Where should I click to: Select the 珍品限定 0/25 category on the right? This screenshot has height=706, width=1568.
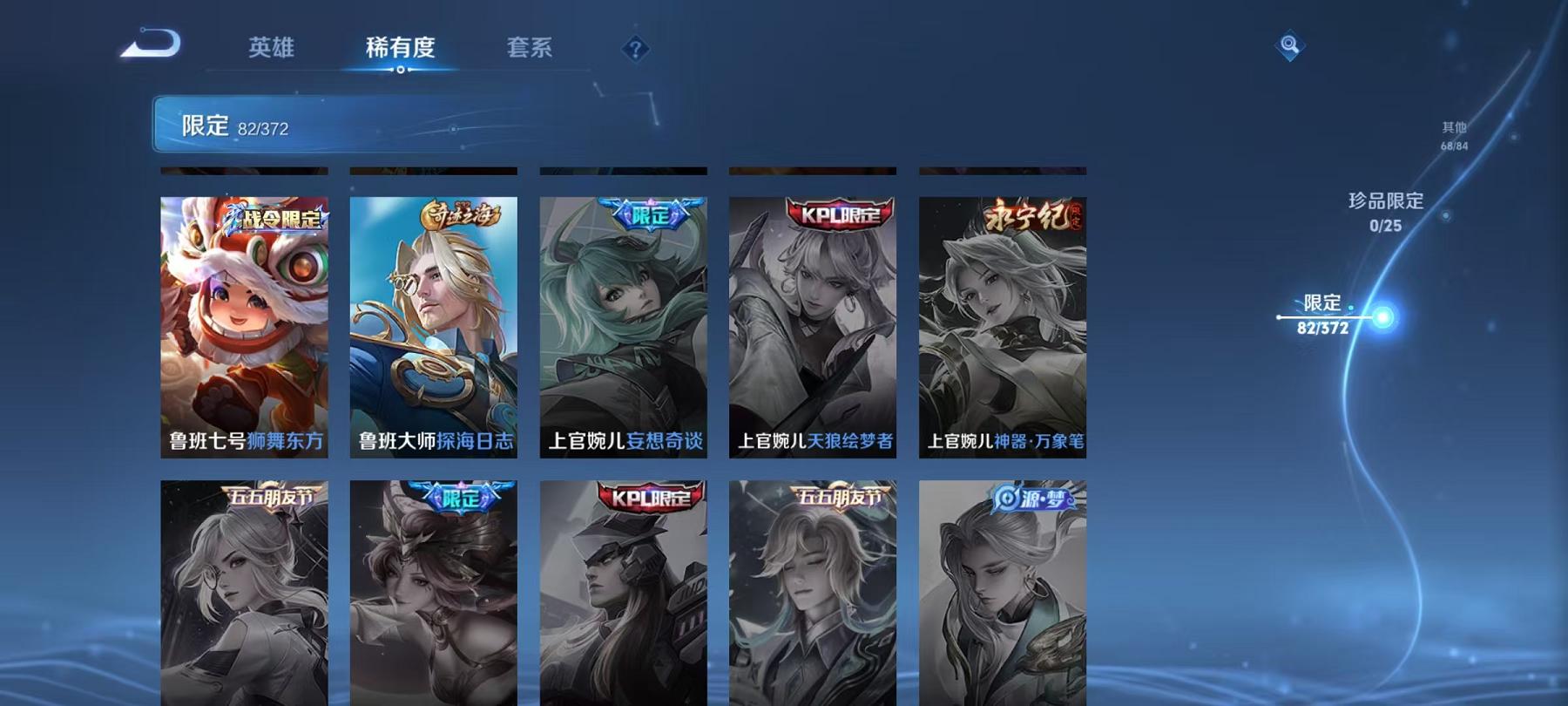pyautogui.click(x=1383, y=210)
